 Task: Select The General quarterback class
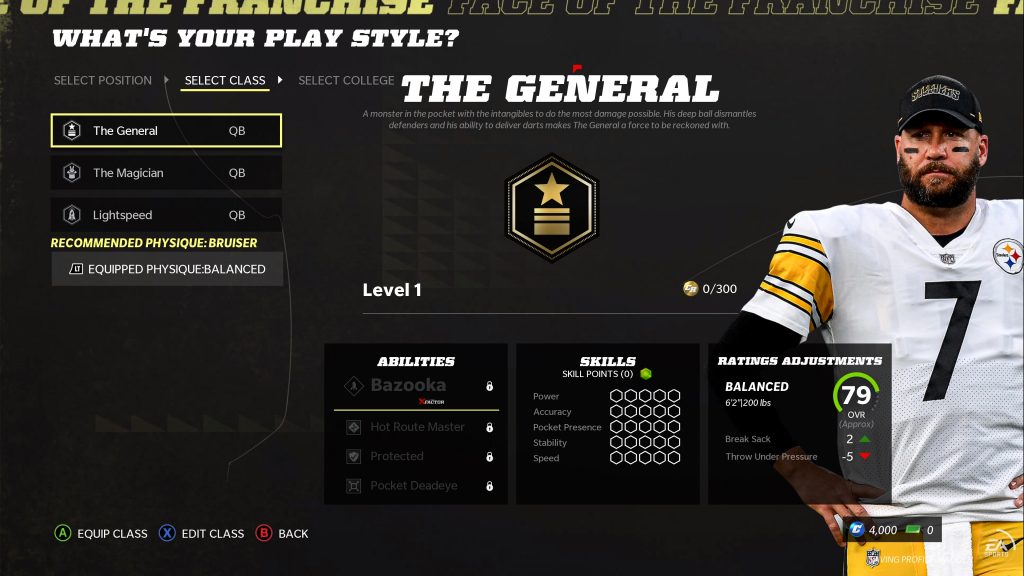point(166,130)
